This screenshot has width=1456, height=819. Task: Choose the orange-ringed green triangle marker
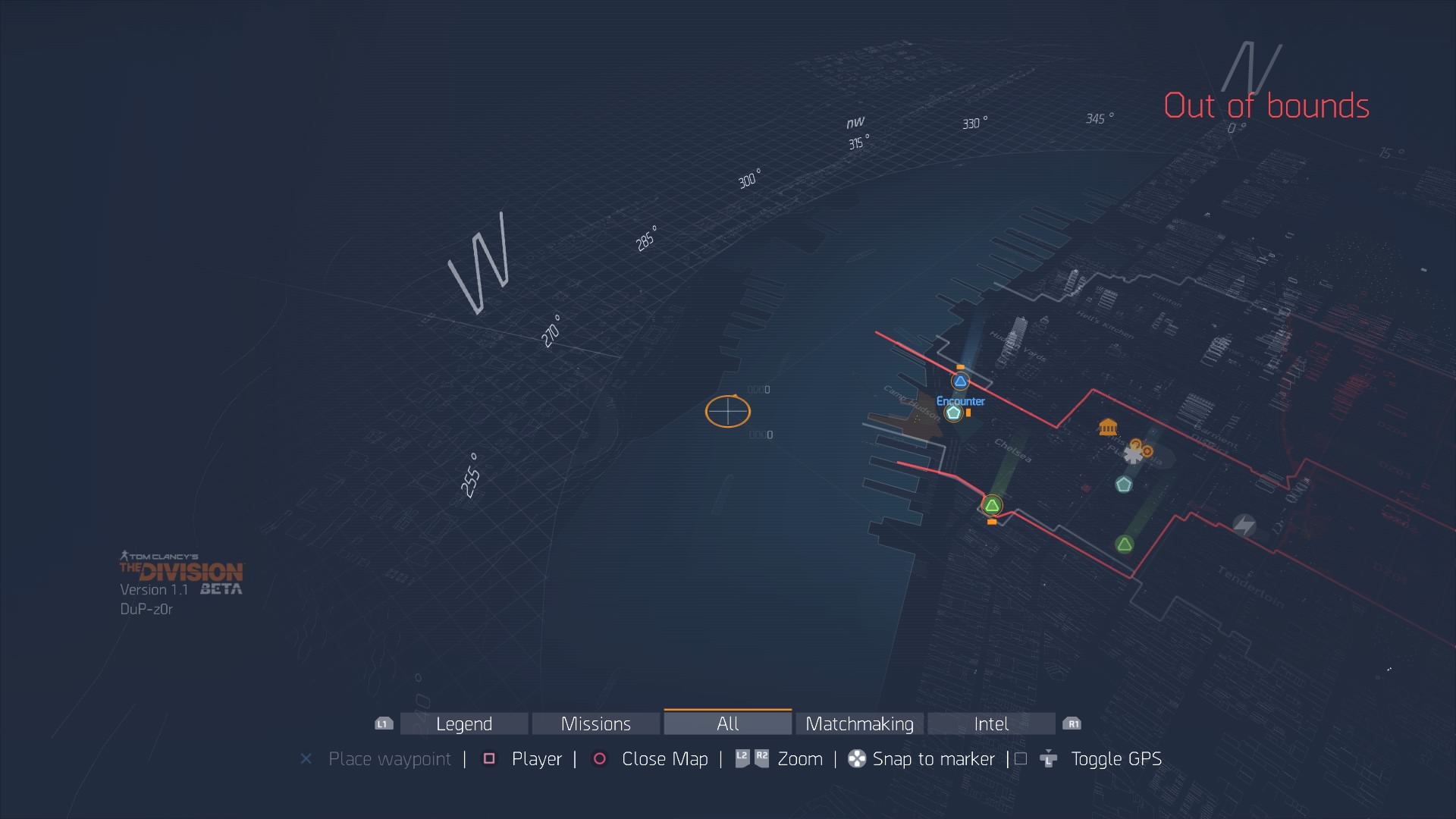[992, 505]
